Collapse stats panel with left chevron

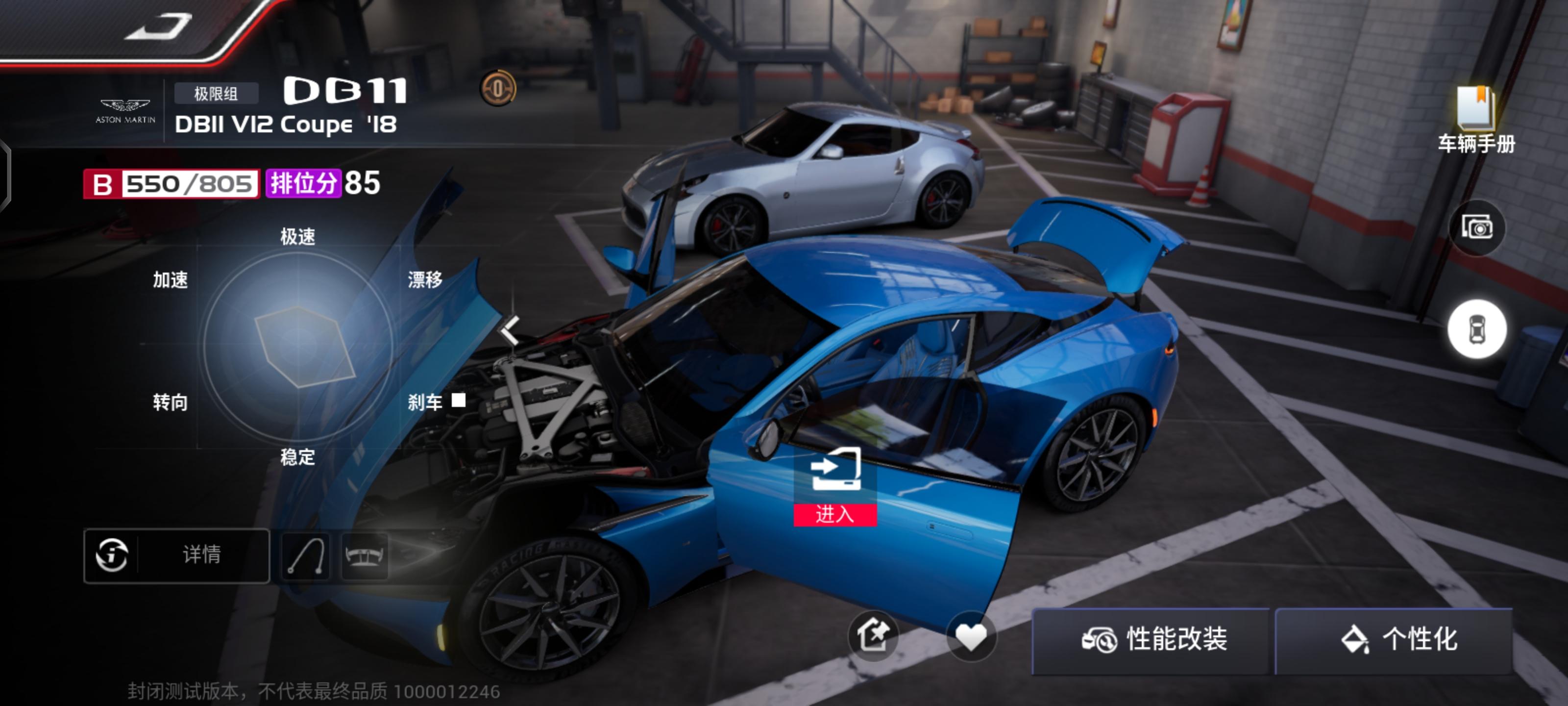510,330
